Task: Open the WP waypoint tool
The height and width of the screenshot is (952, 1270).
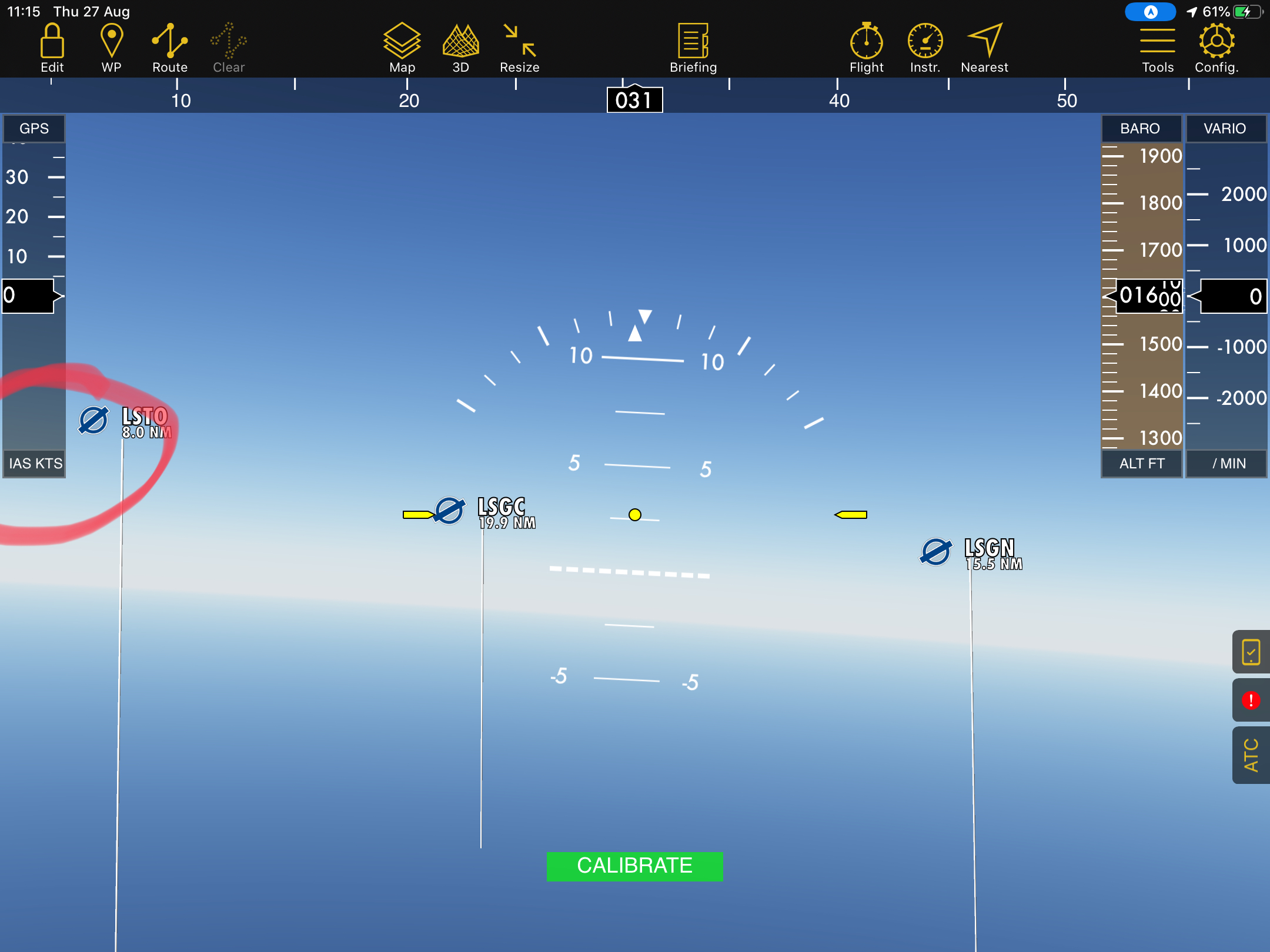Action: (x=111, y=48)
